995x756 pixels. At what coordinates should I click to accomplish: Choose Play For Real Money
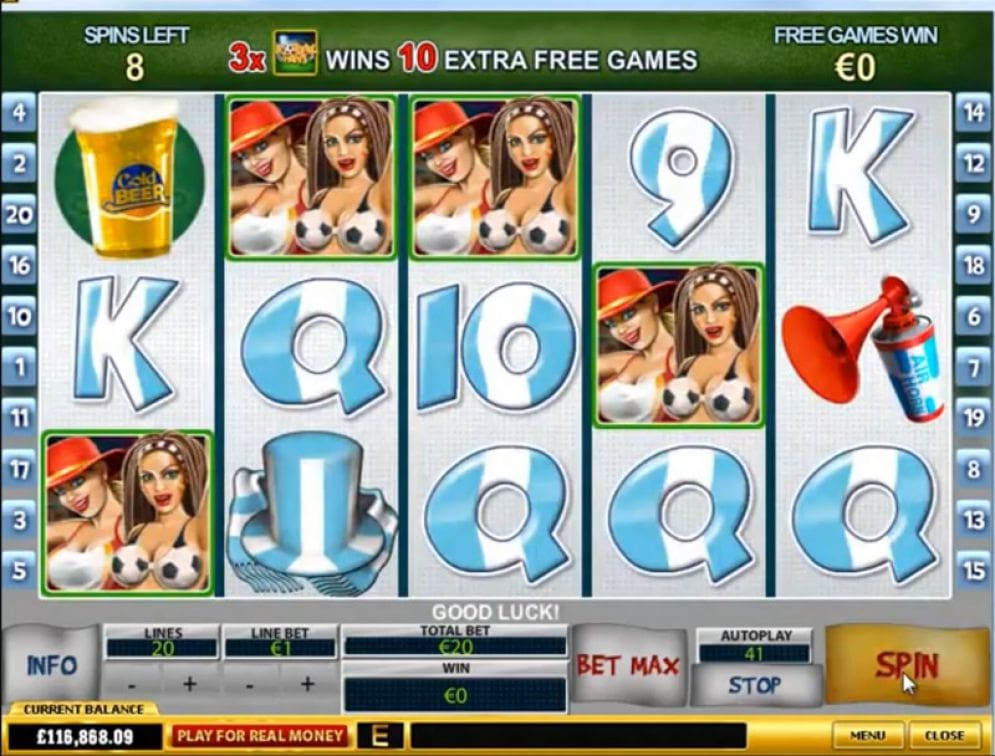[x=259, y=736]
